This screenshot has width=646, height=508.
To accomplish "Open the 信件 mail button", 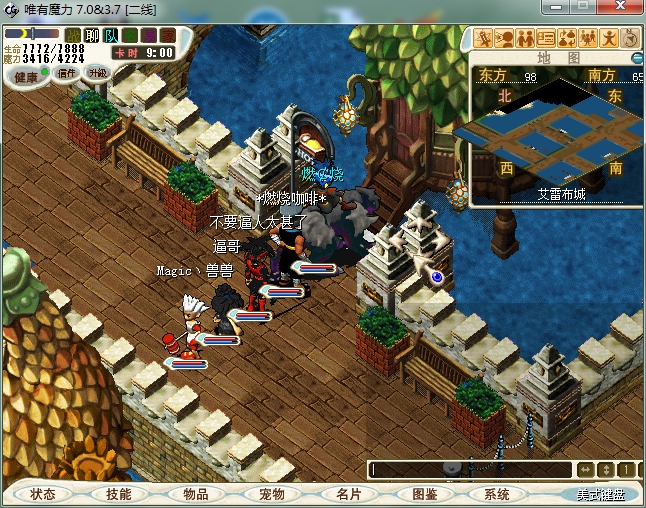I will pyautogui.click(x=68, y=73).
